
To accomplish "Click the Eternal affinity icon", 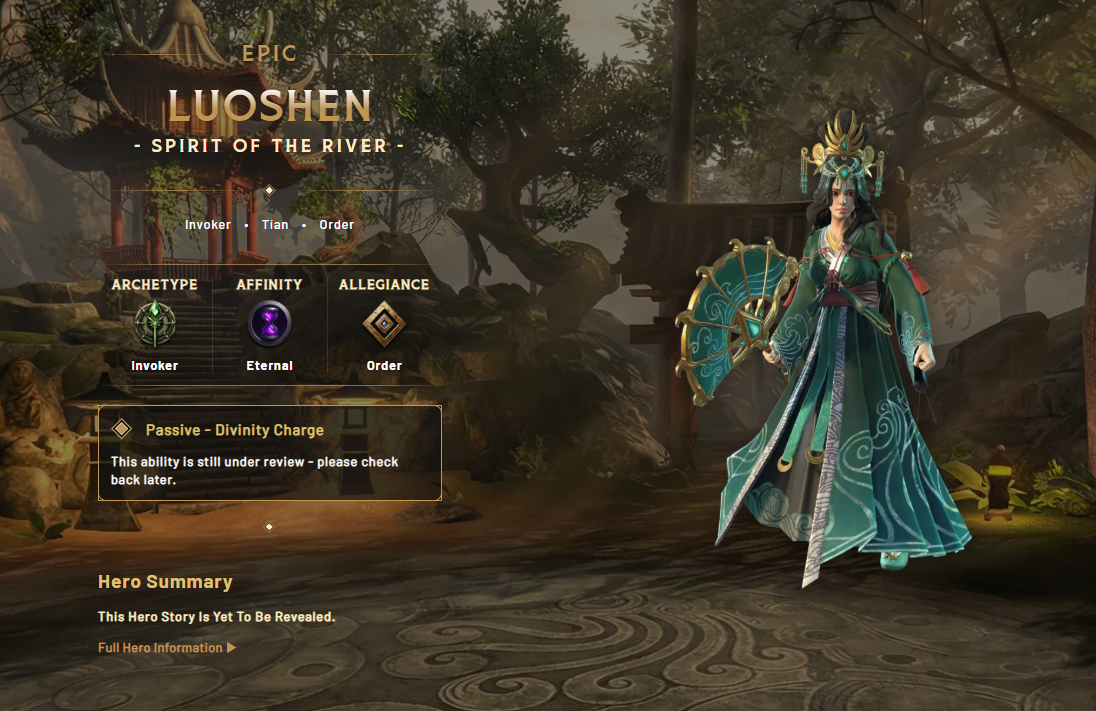I will [x=269, y=324].
